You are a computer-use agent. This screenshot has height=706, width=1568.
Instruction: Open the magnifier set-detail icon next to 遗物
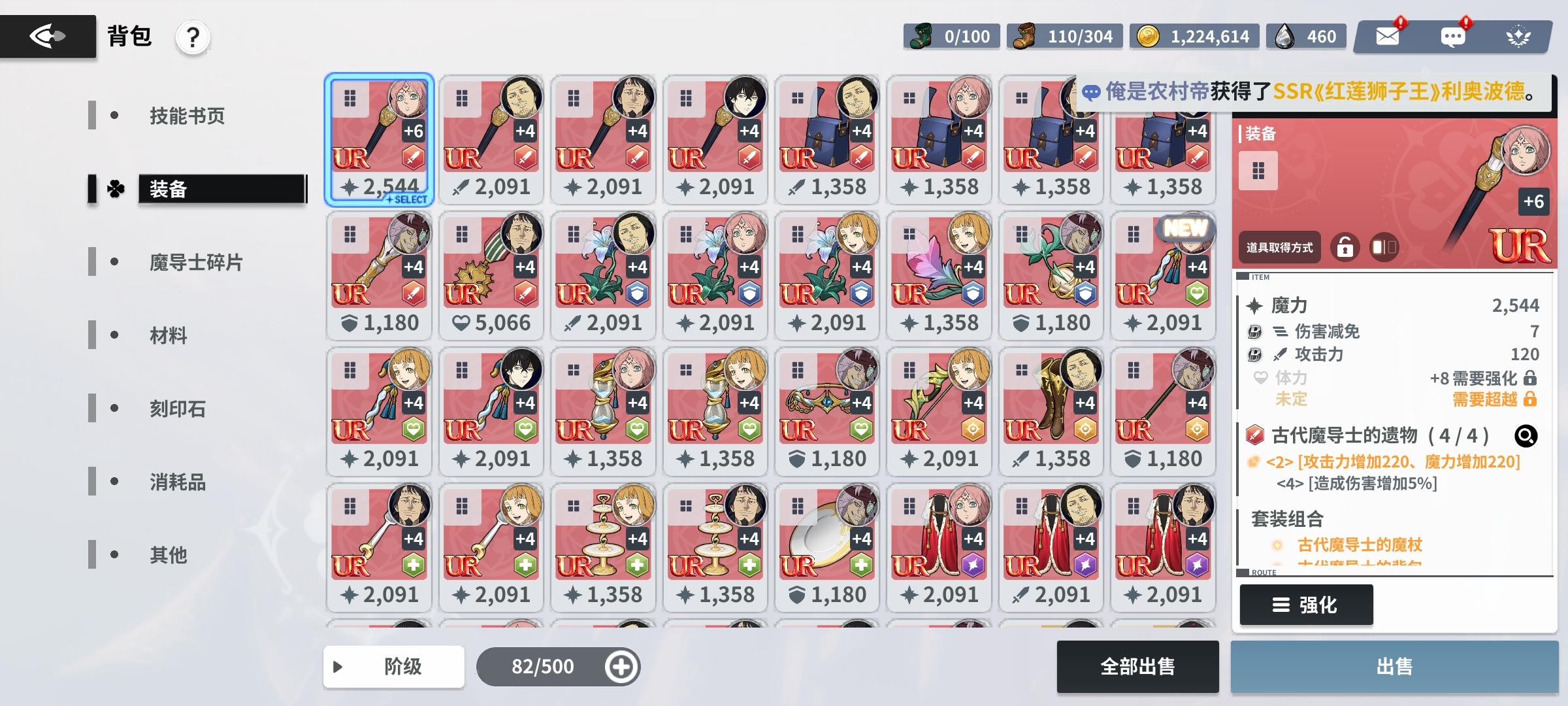point(1526,437)
